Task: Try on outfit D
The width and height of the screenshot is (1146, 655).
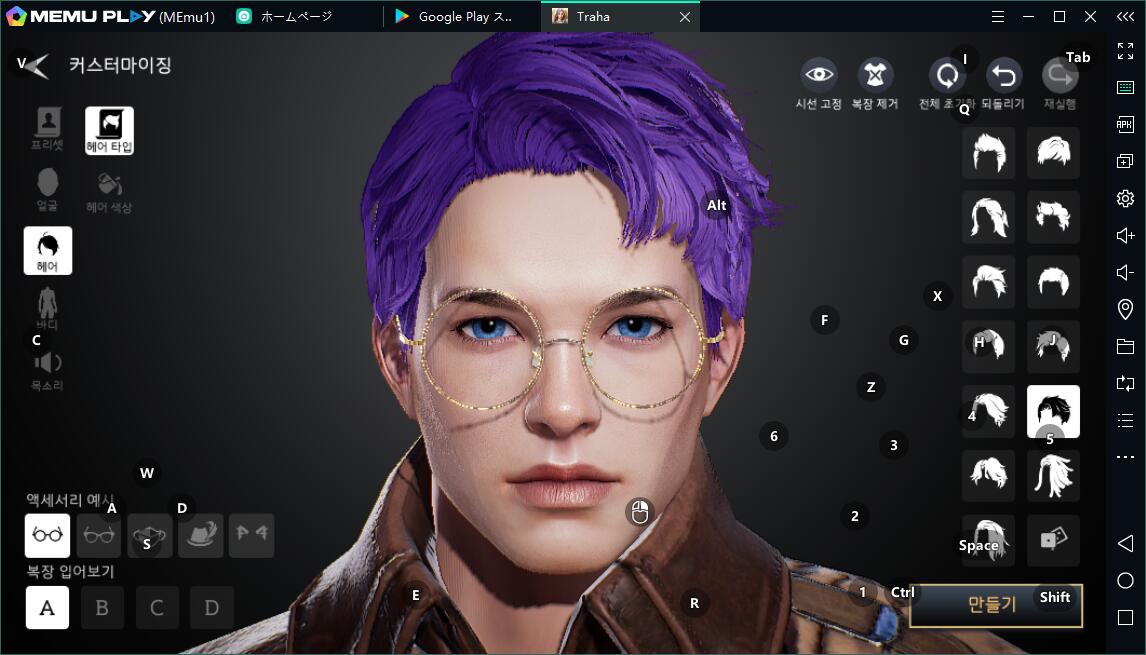Action: pyautogui.click(x=211, y=607)
